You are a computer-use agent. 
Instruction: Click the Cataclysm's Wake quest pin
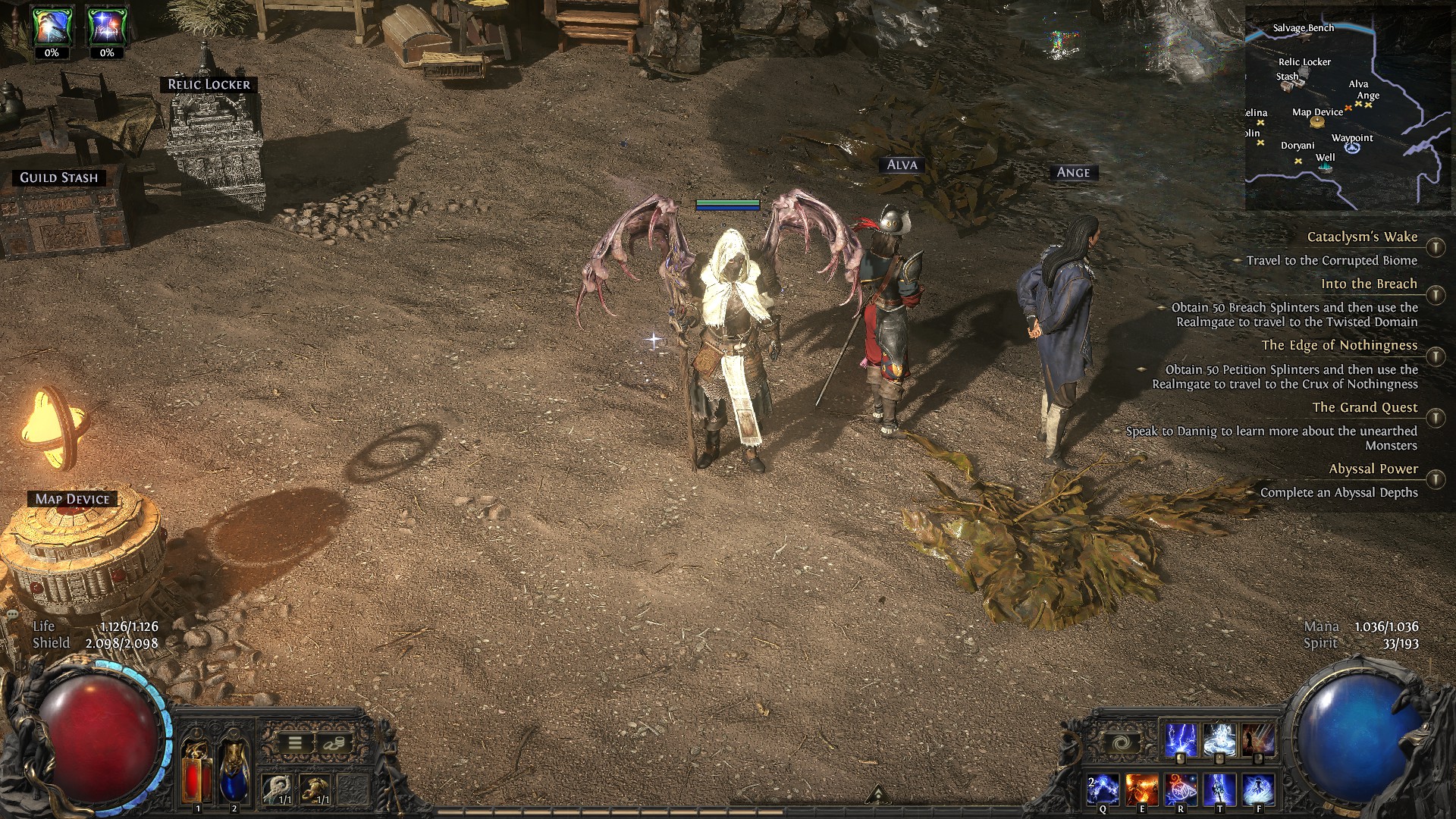tap(1435, 247)
